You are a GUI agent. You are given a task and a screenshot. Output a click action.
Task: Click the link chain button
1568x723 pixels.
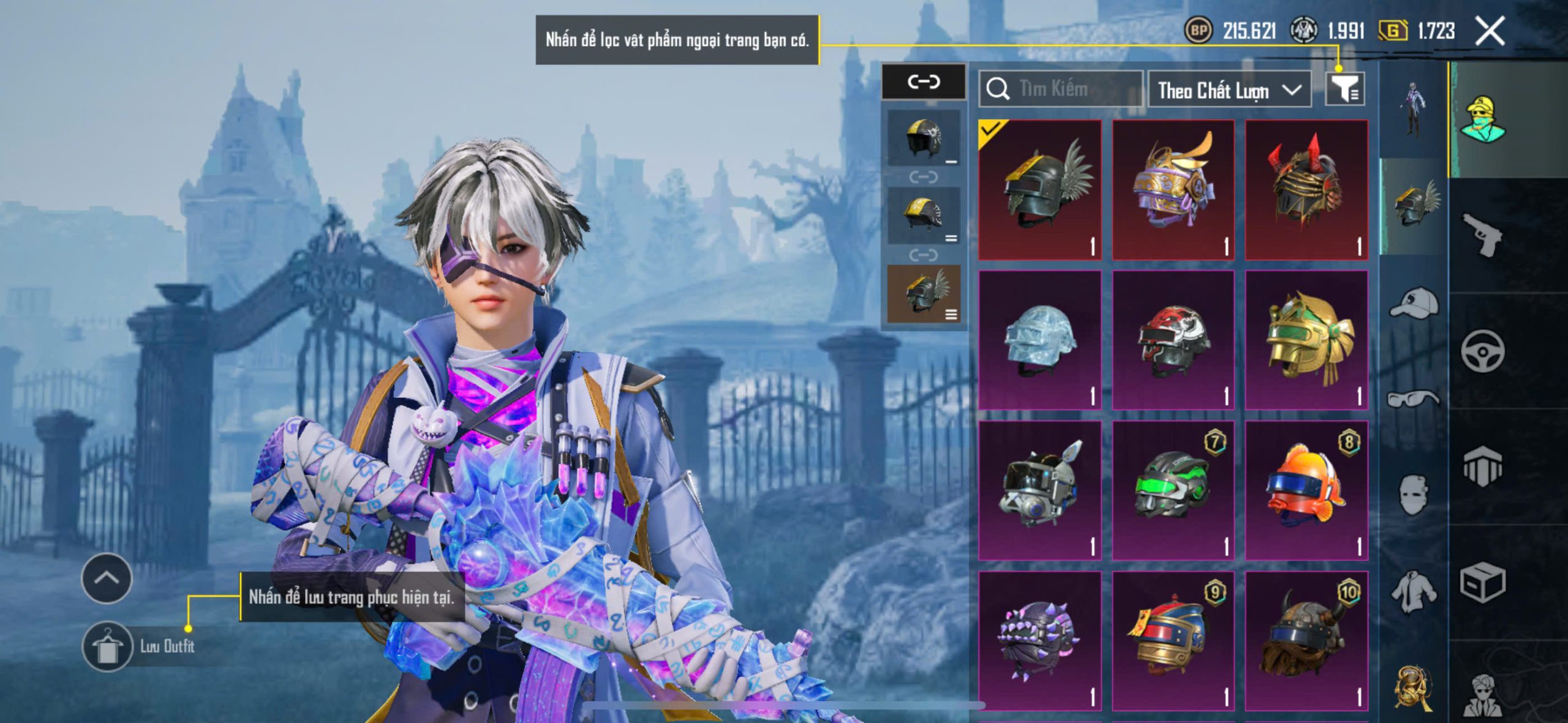click(x=923, y=81)
